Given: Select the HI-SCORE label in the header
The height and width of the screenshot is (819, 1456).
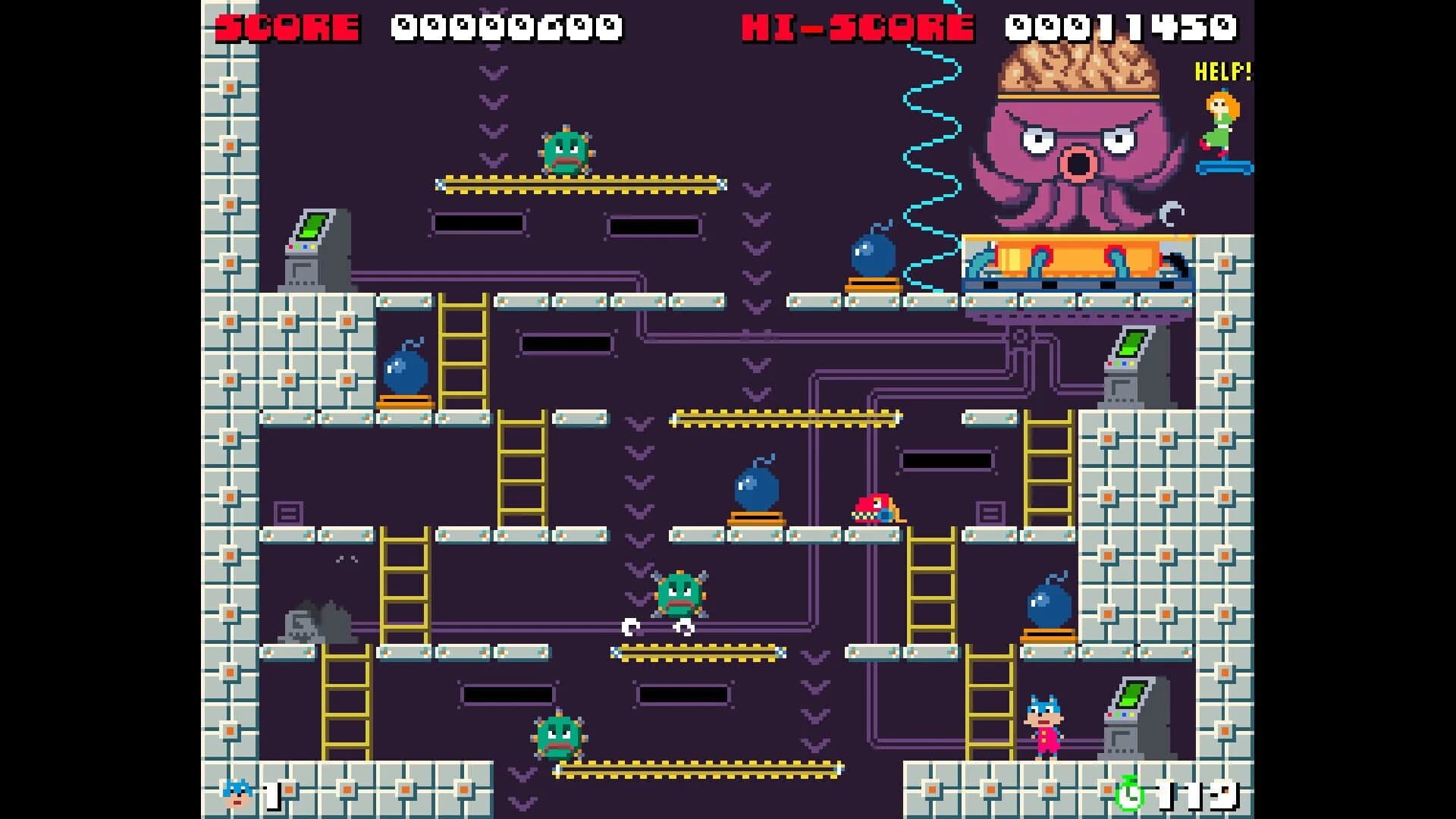Looking at the screenshot, I should click(x=857, y=27).
